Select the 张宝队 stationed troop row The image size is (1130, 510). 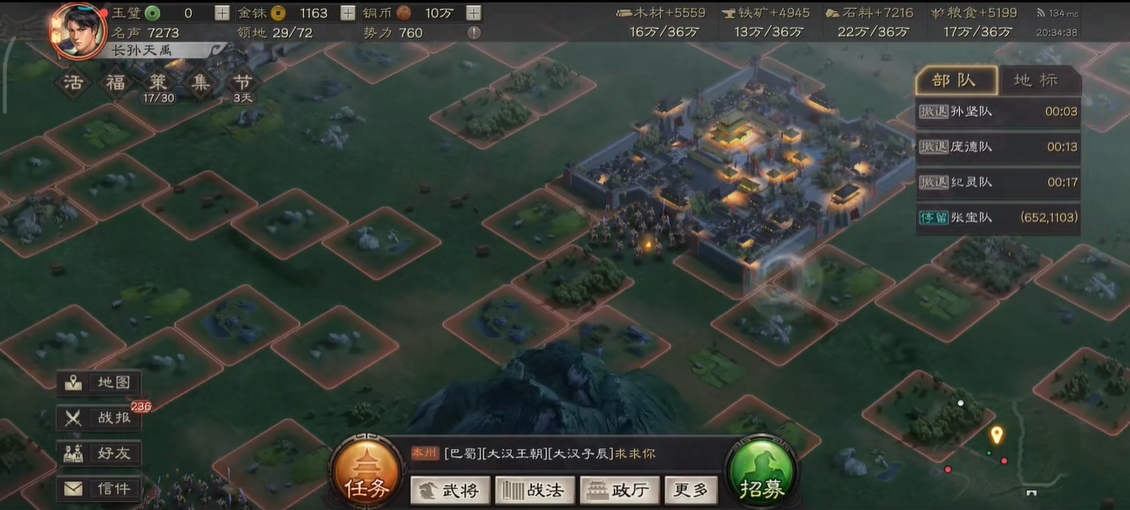(998, 217)
